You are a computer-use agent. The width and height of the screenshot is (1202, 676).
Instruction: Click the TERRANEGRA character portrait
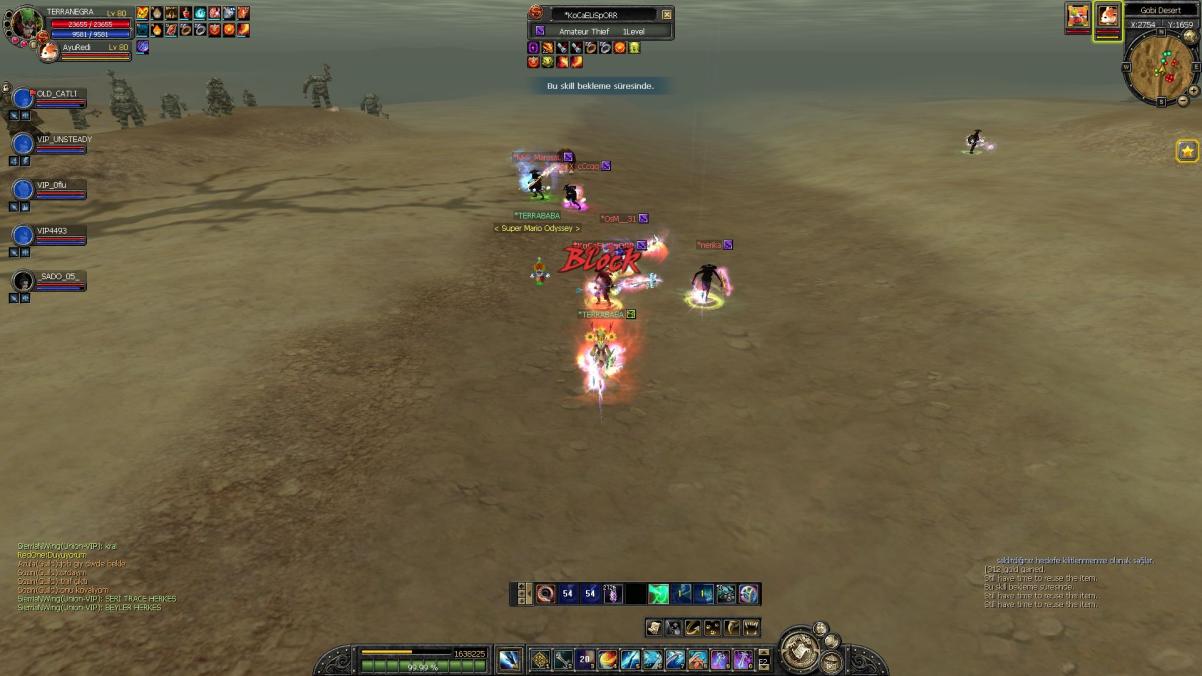(27, 22)
